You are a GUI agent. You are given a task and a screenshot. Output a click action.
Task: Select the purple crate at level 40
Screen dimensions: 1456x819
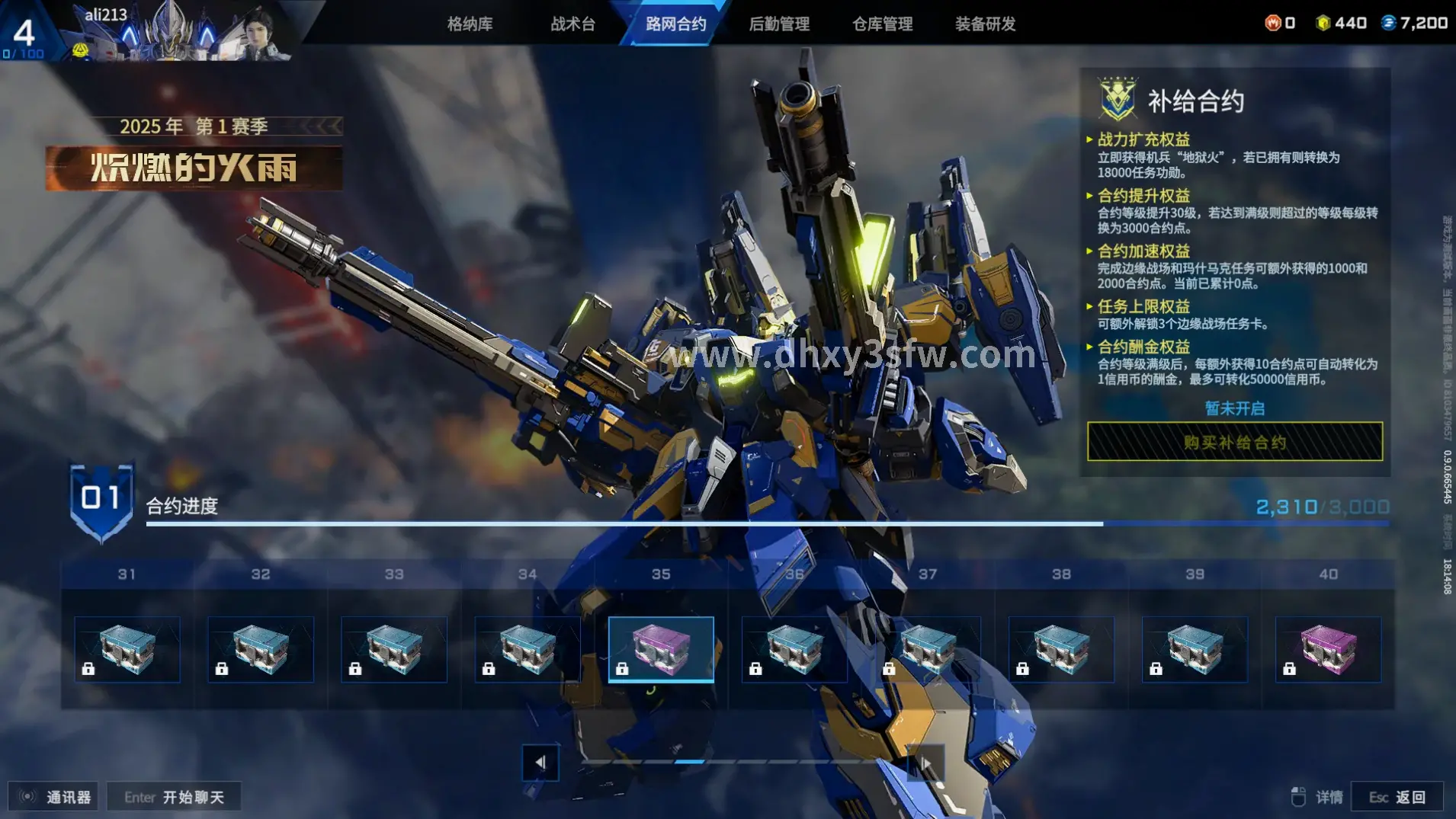1328,649
